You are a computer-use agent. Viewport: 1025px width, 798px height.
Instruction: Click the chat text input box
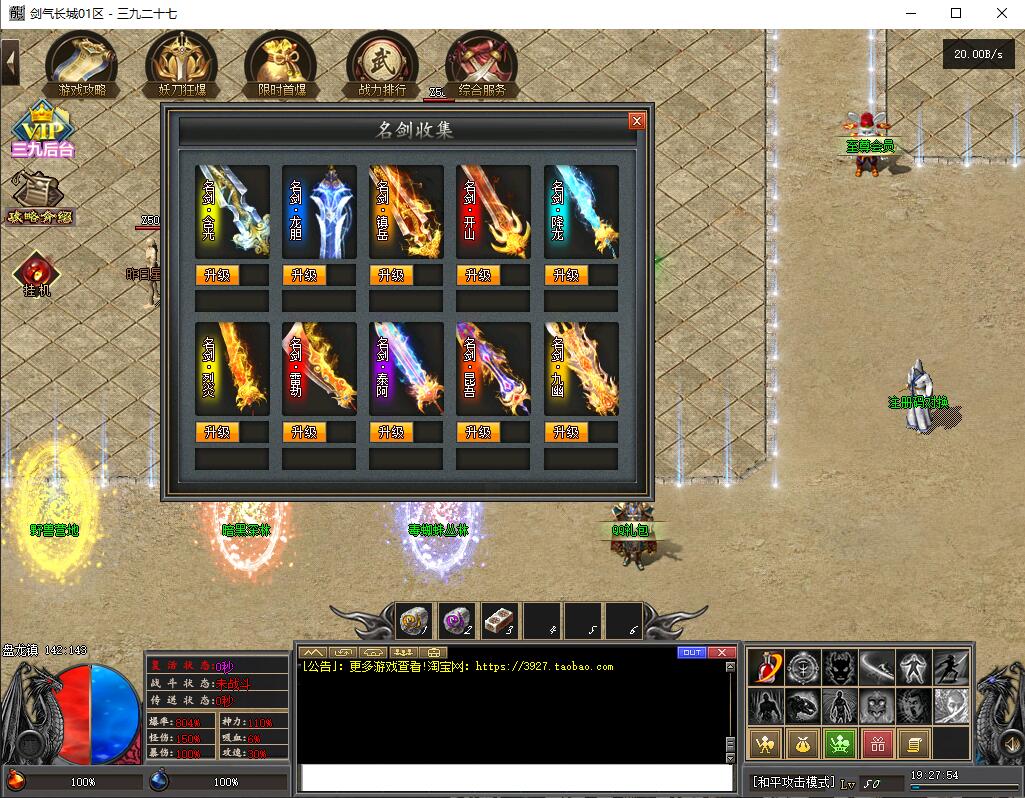517,778
